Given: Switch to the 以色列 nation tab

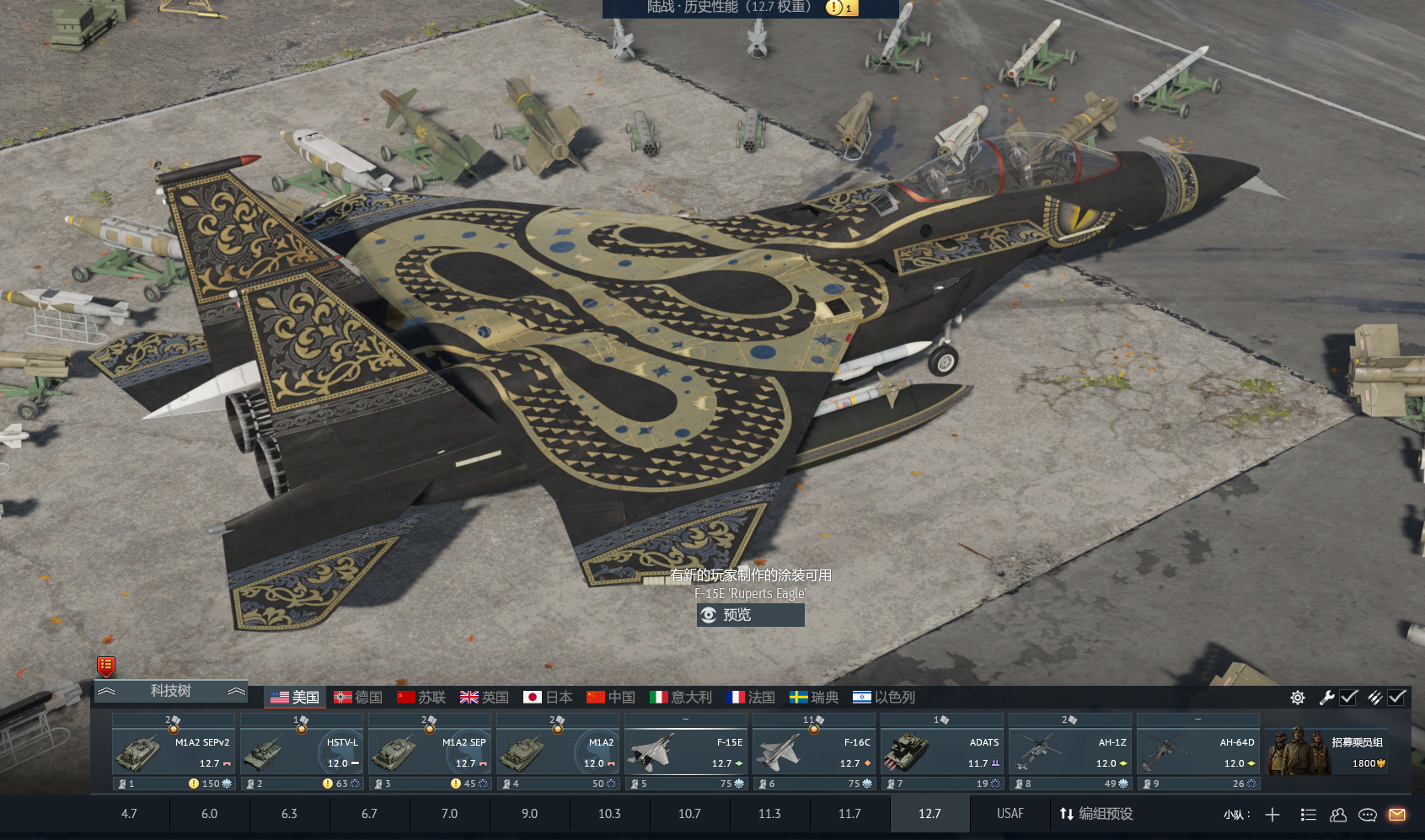Looking at the screenshot, I should click(884, 698).
